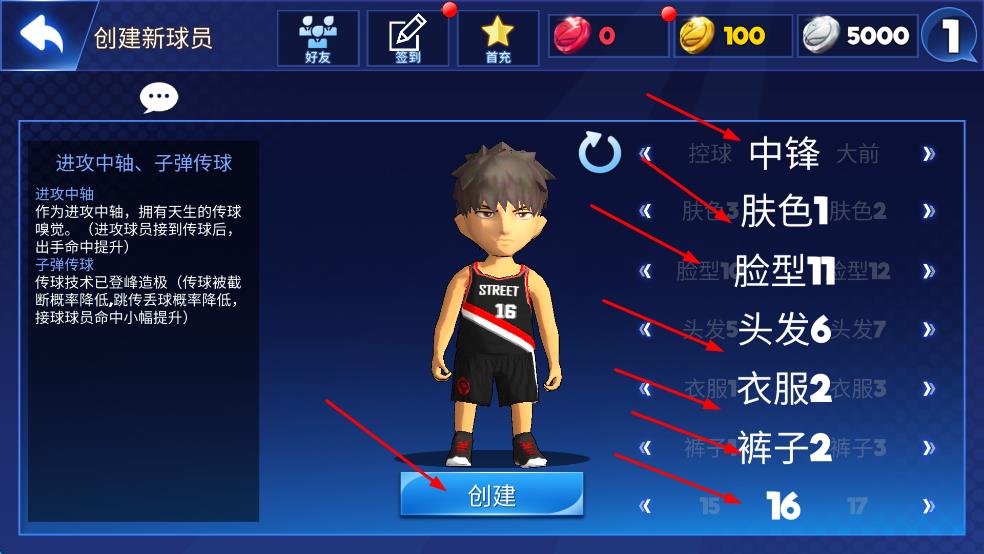The image size is (984, 554).
Task: Choose next face after 脸型11
Action: pos(929,271)
